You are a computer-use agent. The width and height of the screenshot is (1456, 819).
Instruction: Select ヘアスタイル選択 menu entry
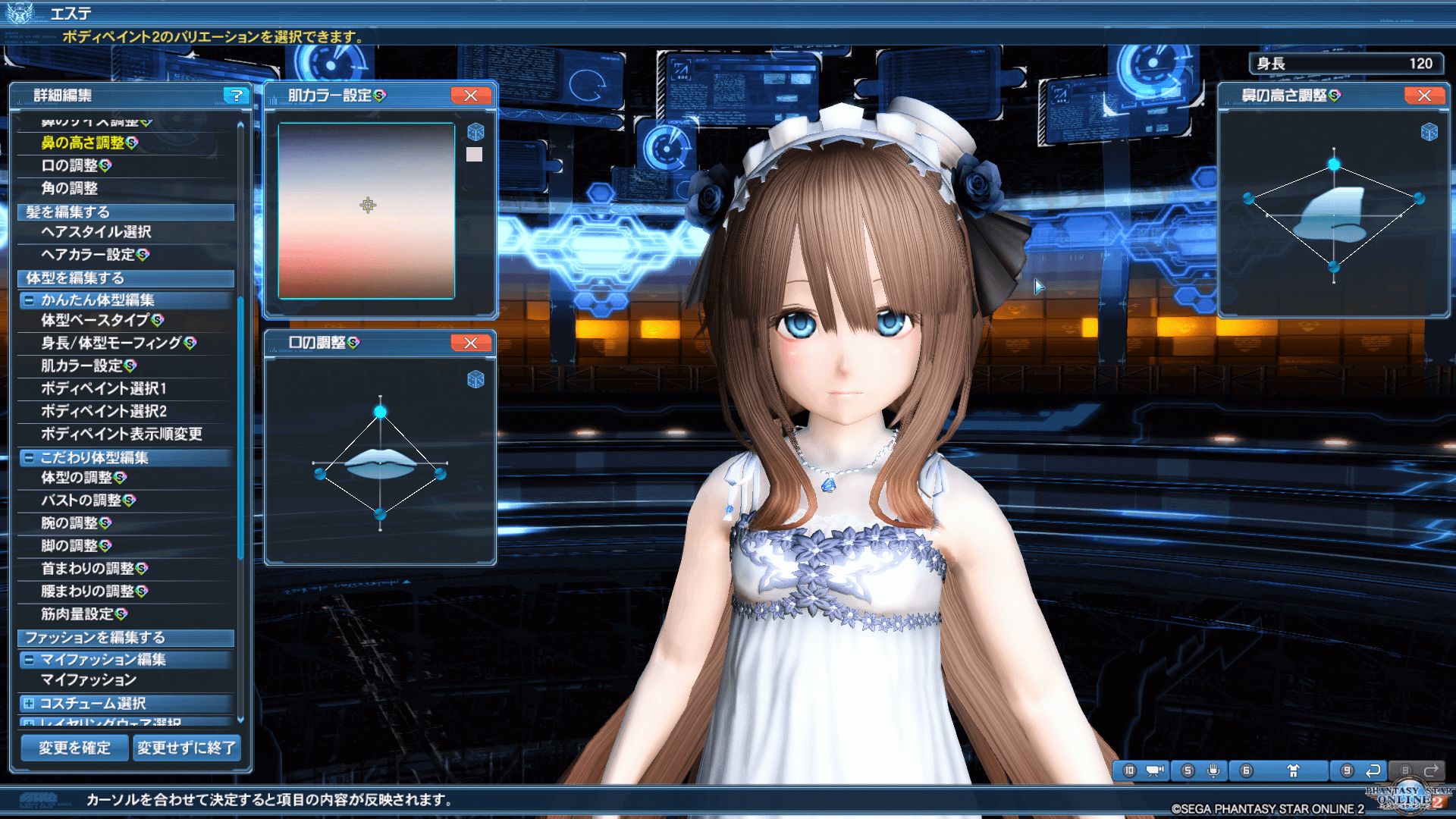click(x=96, y=232)
